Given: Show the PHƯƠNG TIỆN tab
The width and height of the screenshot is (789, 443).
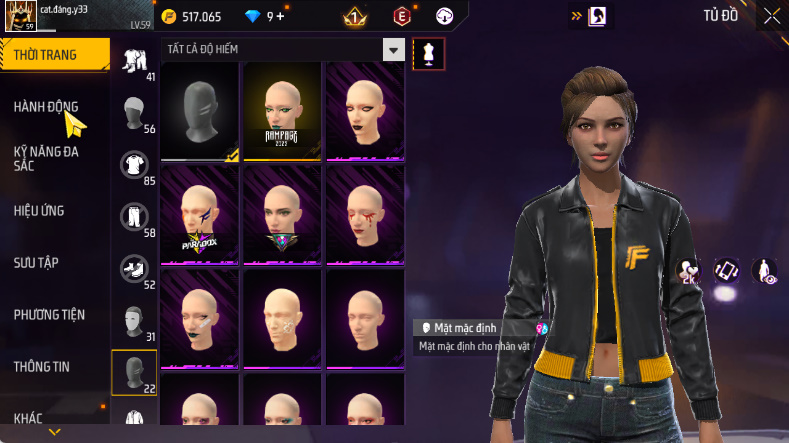Looking at the screenshot, I should (49, 314).
